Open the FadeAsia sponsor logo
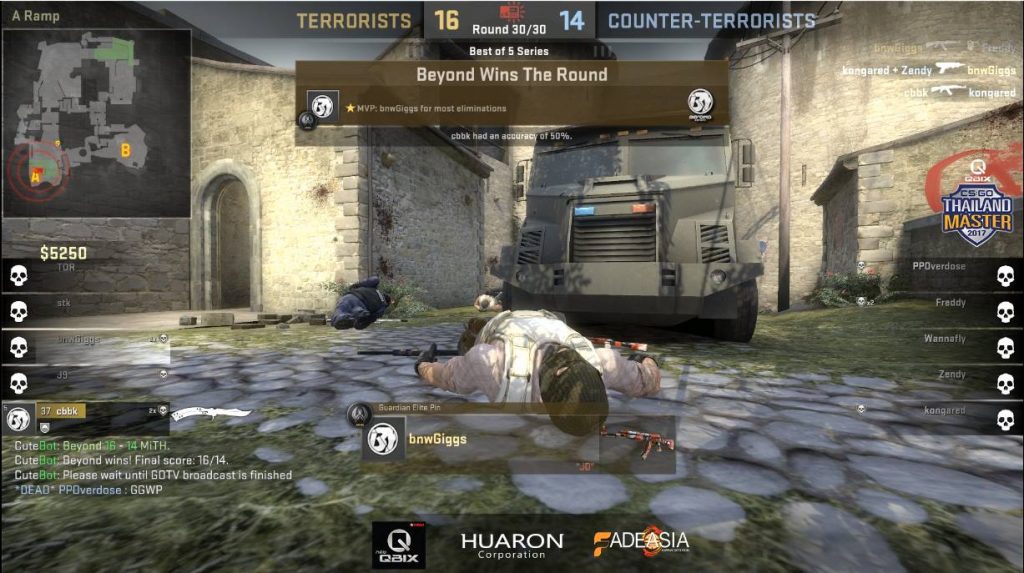This screenshot has height=573, width=1024. point(641,542)
